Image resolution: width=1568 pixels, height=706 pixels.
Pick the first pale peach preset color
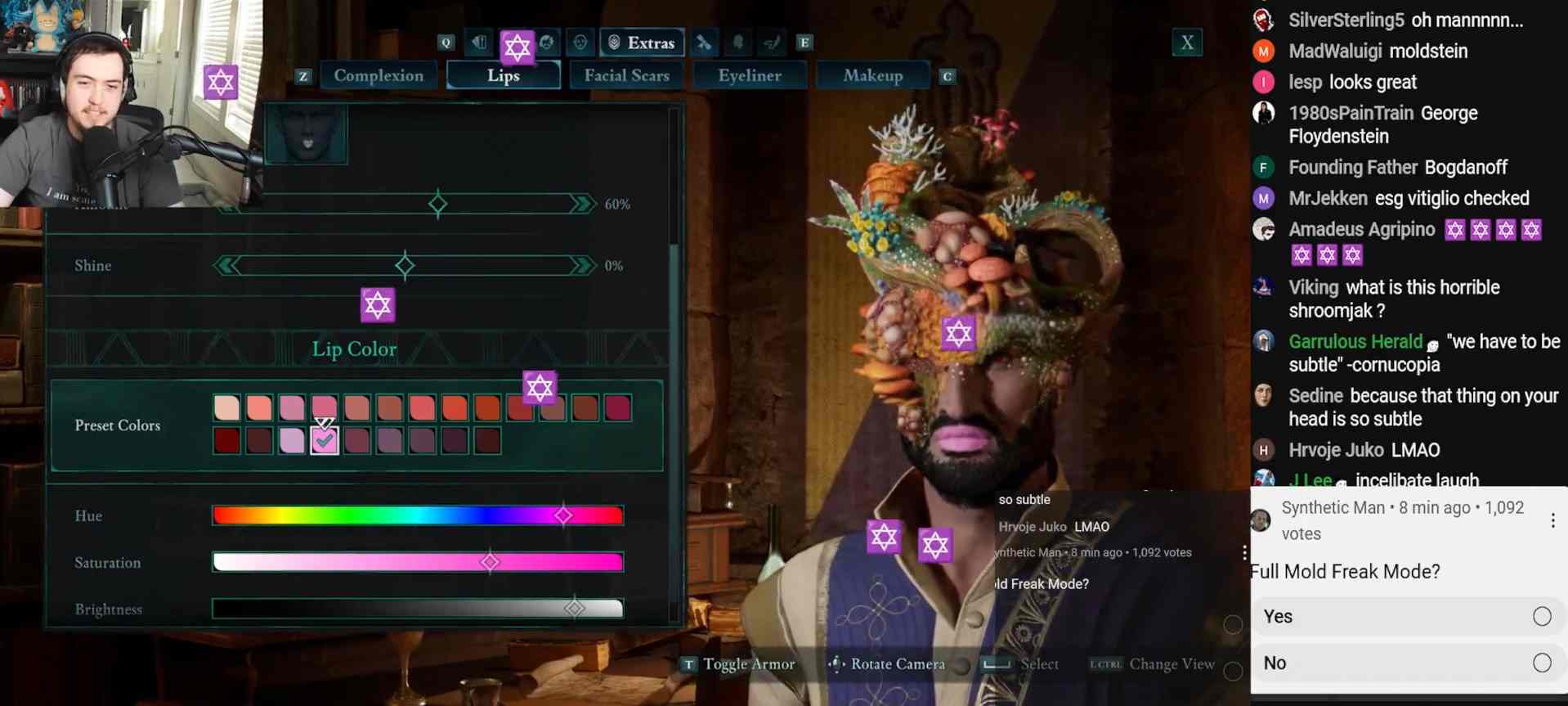click(x=226, y=407)
